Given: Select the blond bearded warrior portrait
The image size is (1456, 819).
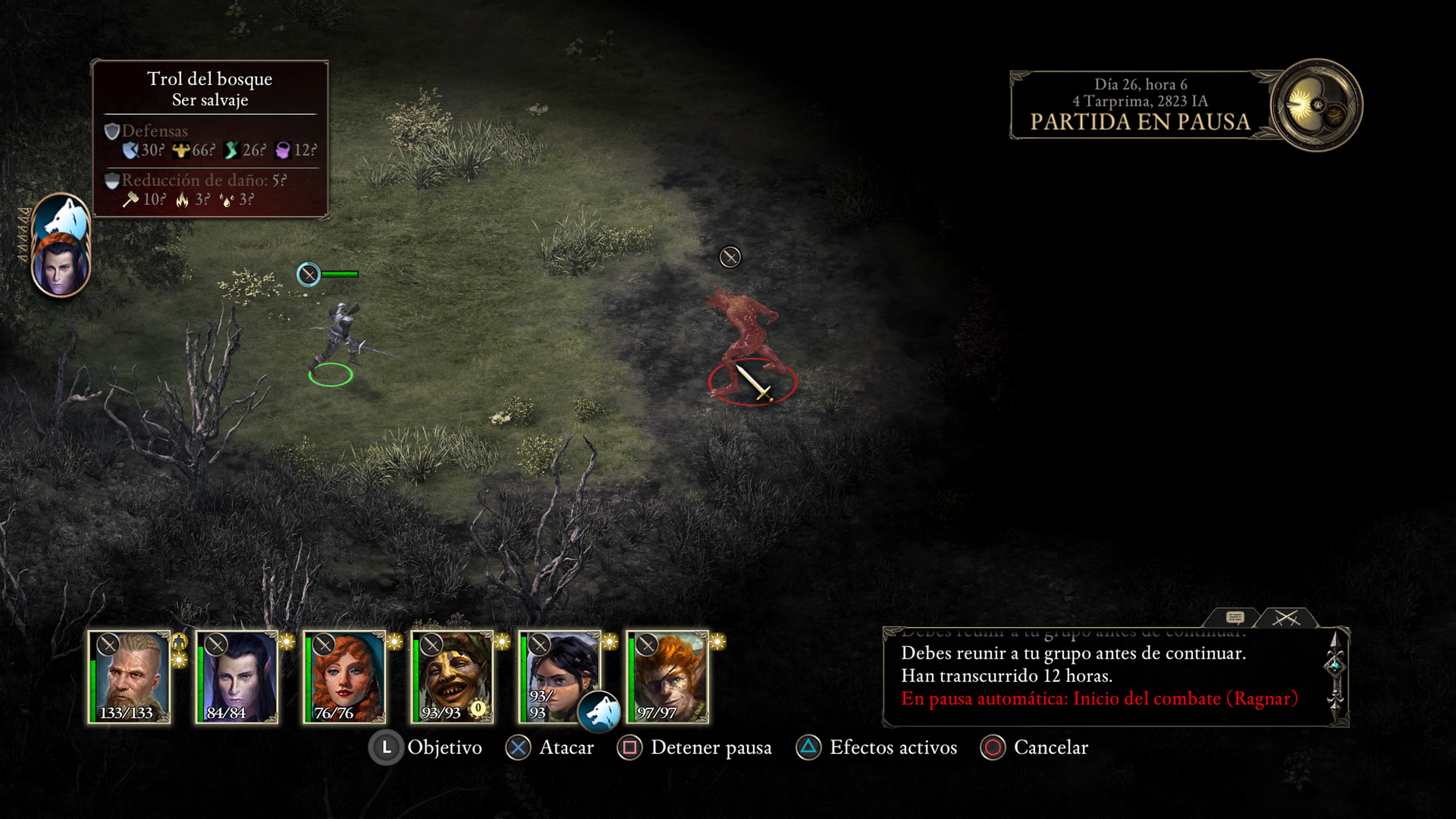Looking at the screenshot, I should pos(129,676).
